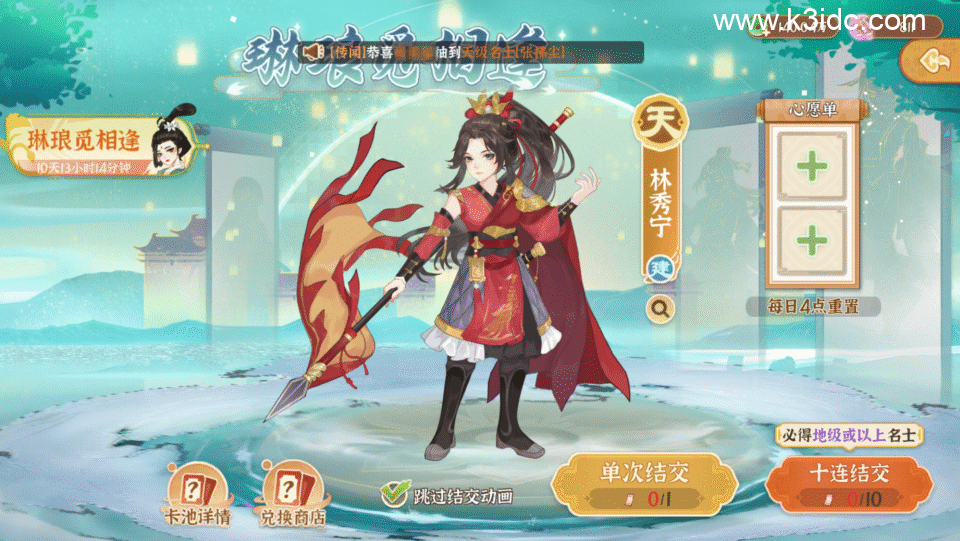The image size is (960, 541).
Task: Inspect 林秀宁 with the magnifier icon
Action: coord(660,309)
